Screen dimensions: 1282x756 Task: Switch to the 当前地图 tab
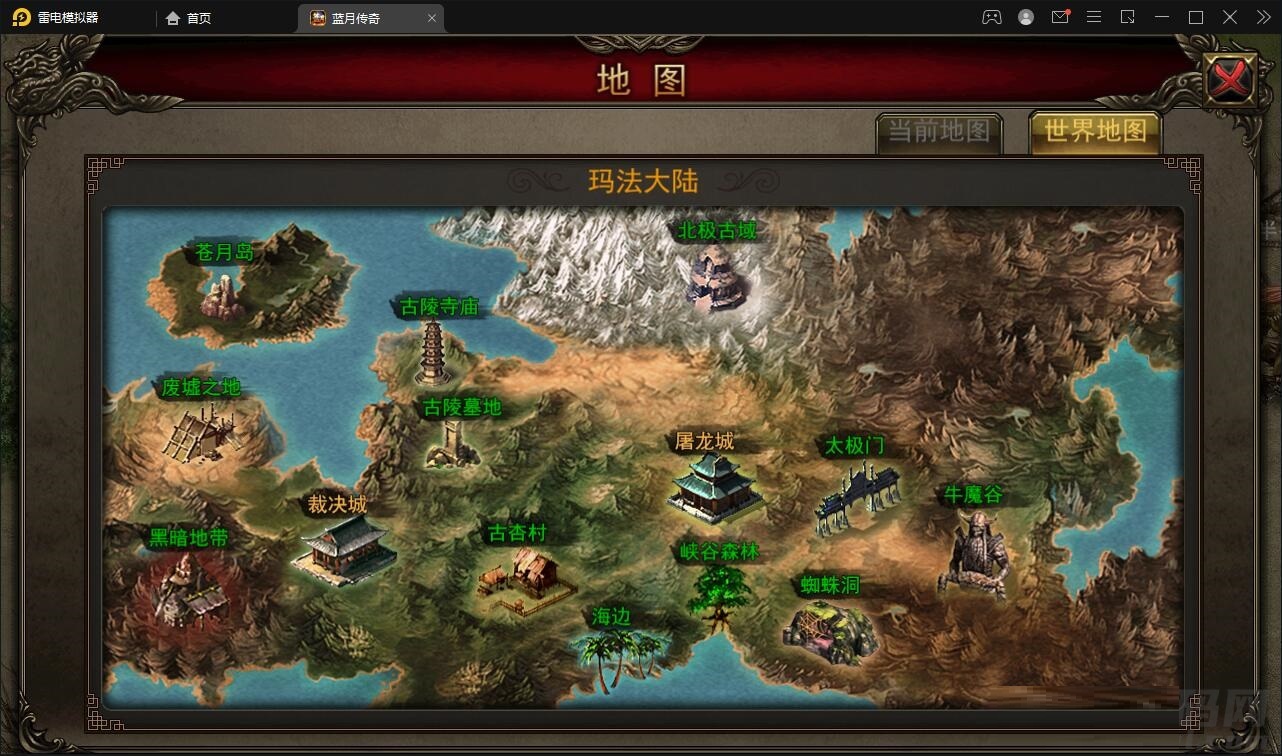[939, 132]
